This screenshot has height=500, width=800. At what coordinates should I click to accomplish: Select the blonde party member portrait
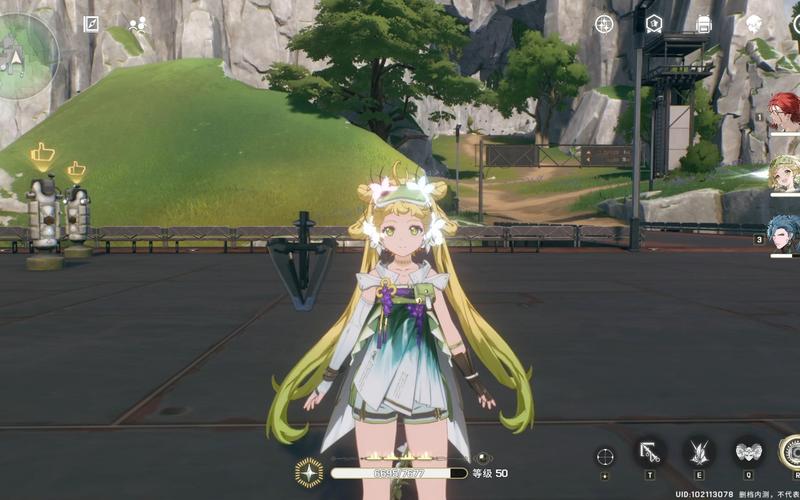pyautogui.click(x=783, y=173)
